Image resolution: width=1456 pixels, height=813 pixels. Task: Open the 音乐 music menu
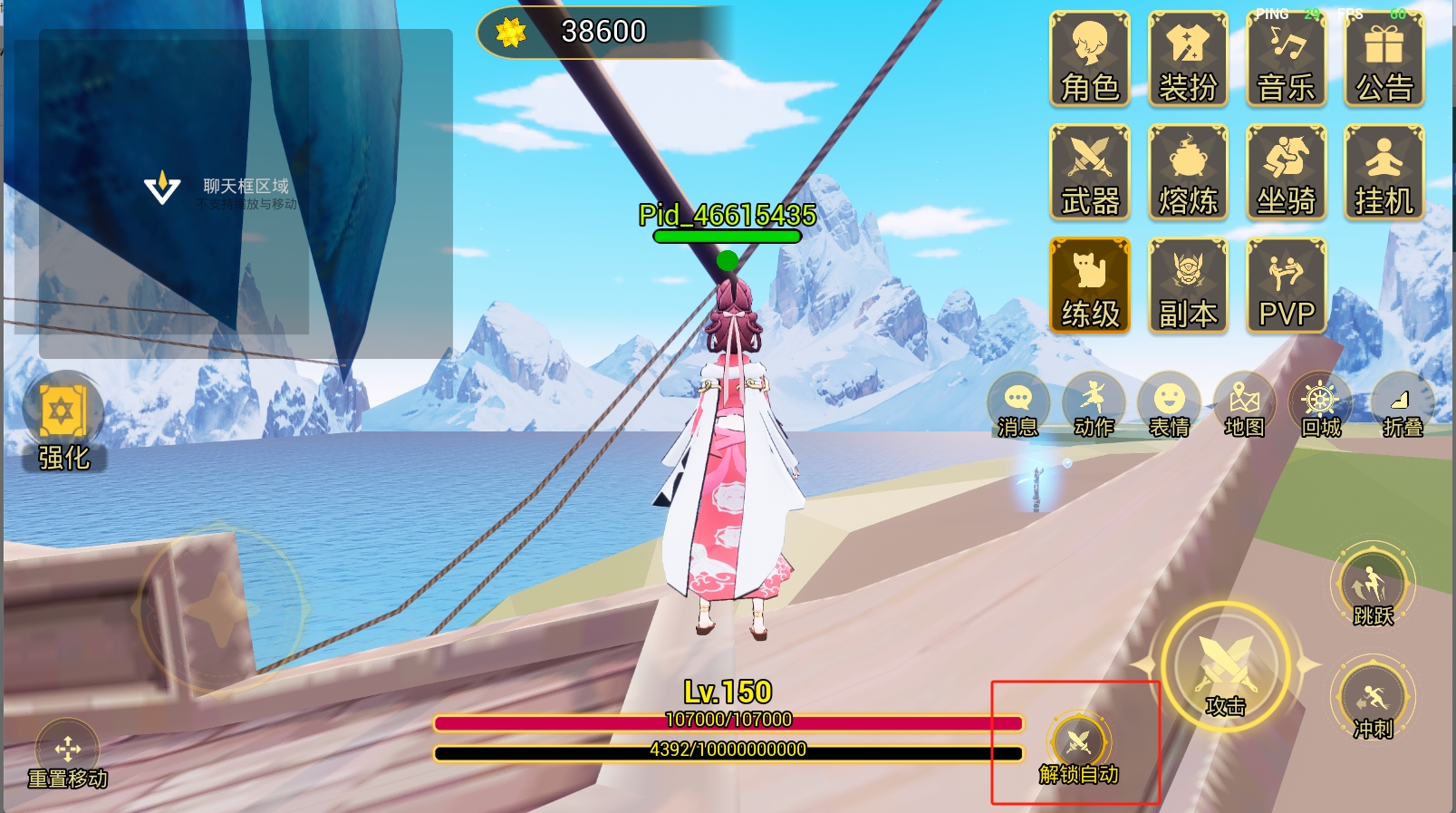click(x=1286, y=60)
